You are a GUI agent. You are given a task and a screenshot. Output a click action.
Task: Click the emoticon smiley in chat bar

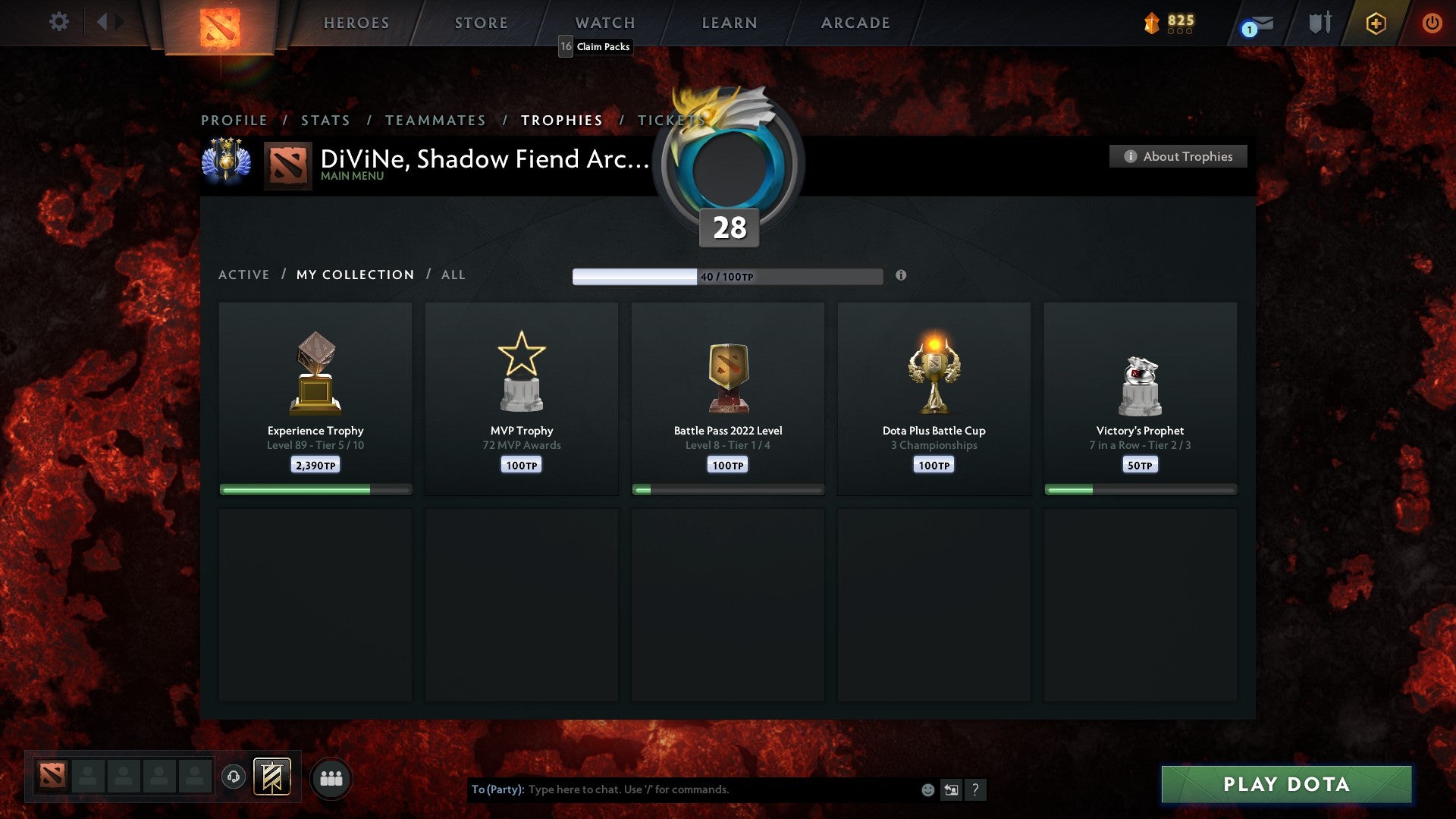927,789
